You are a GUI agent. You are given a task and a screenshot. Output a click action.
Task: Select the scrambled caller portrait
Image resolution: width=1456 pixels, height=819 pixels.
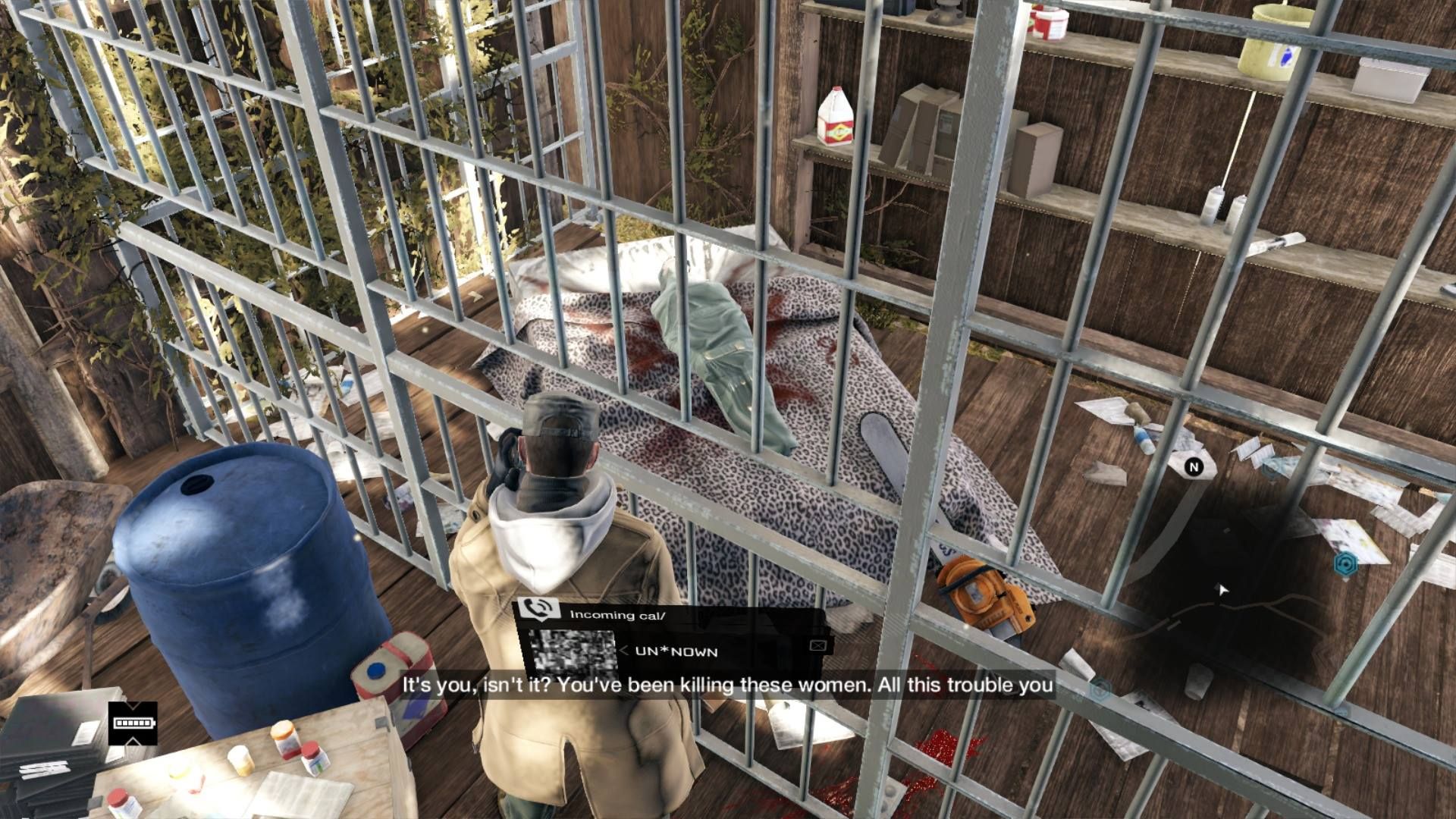(x=572, y=652)
